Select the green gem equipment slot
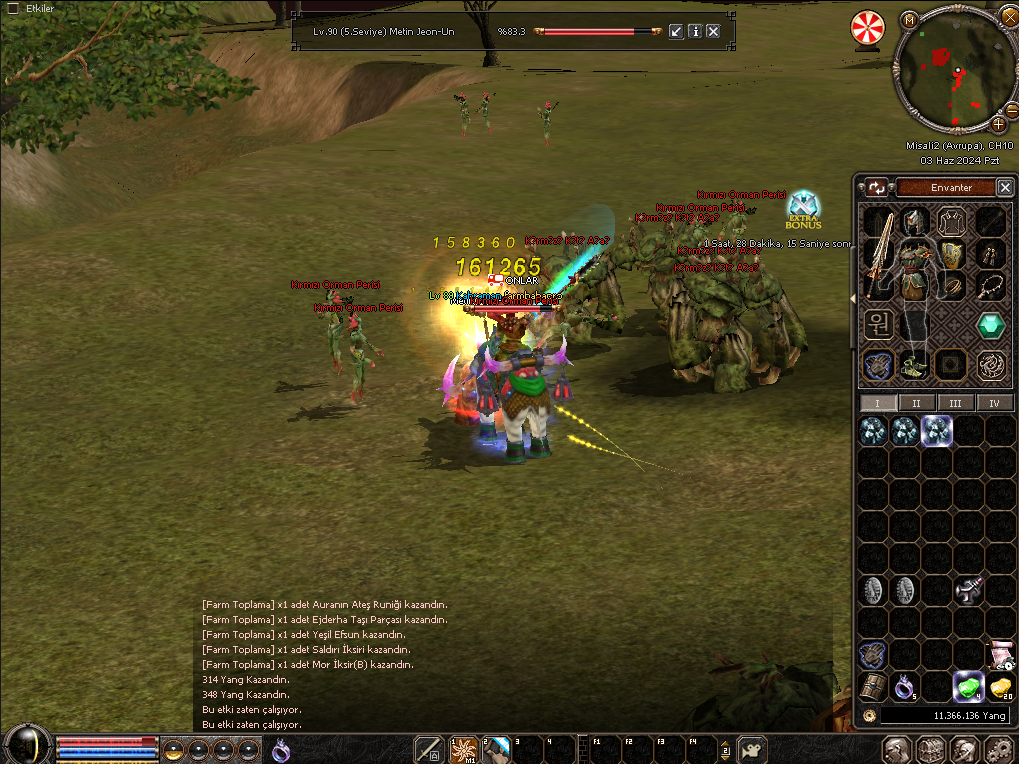The width and height of the screenshot is (1019, 764). (x=990, y=325)
